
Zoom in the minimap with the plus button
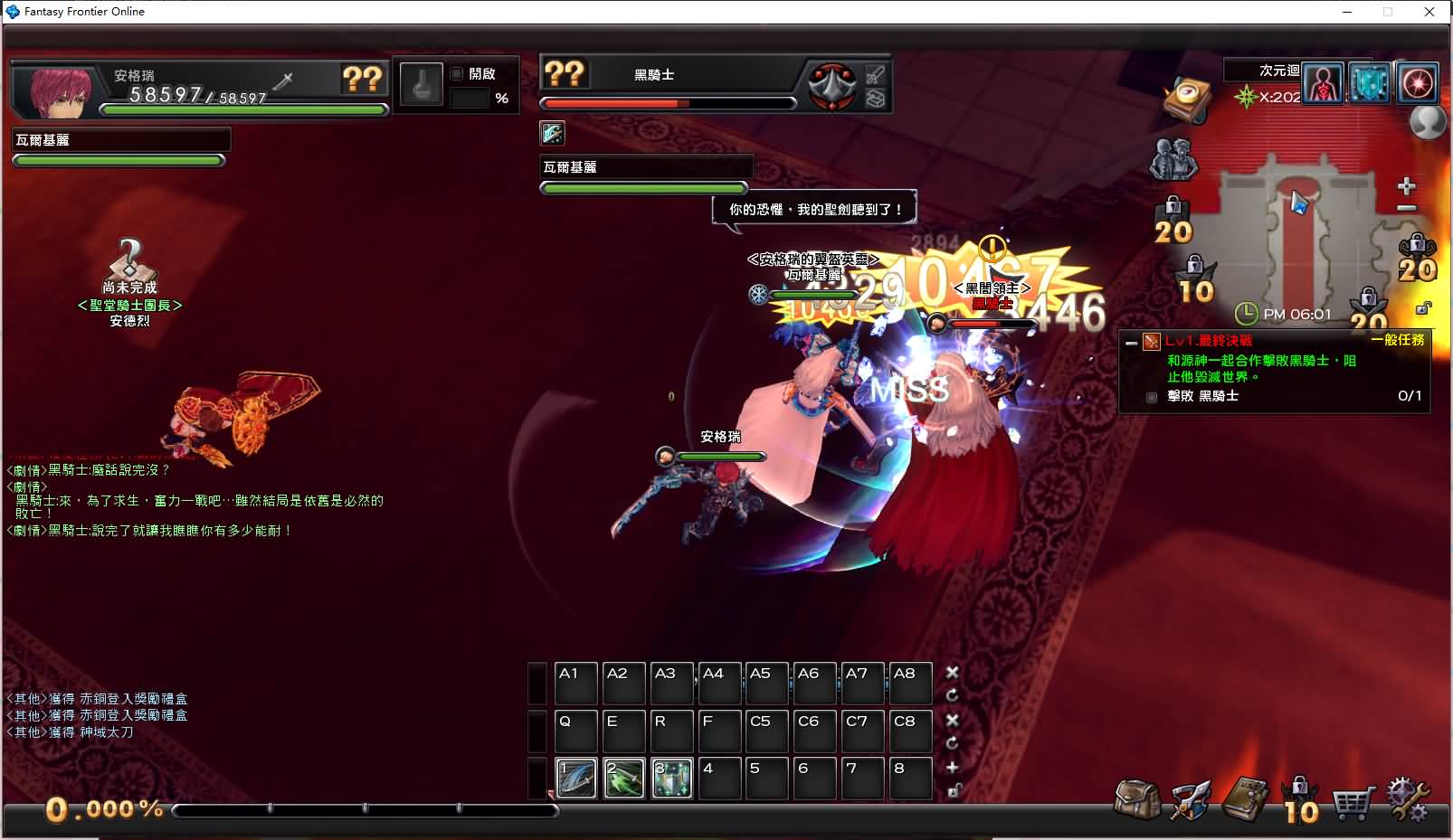point(1406,186)
